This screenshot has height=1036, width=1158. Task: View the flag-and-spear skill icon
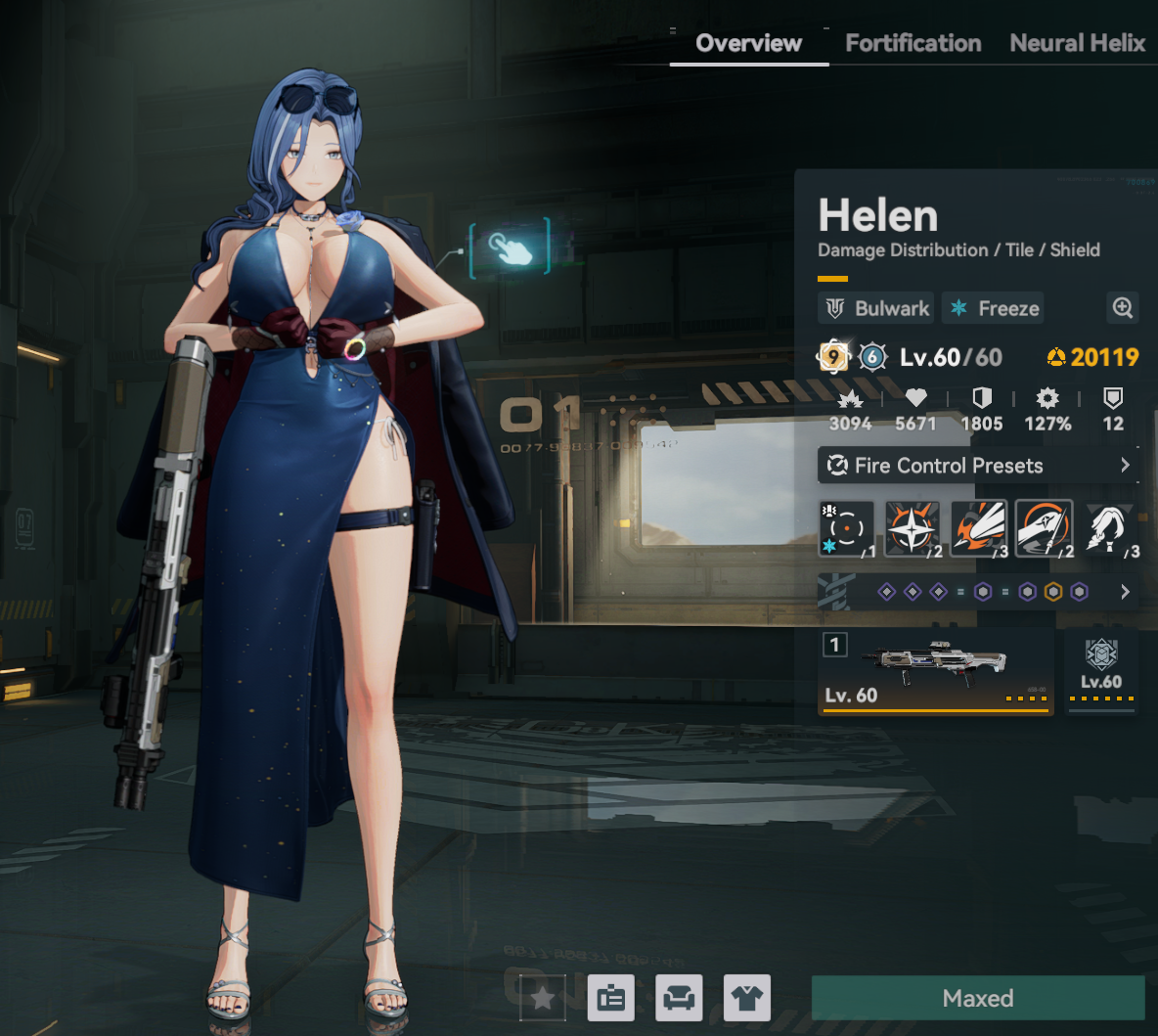click(x=1044, y=529)
